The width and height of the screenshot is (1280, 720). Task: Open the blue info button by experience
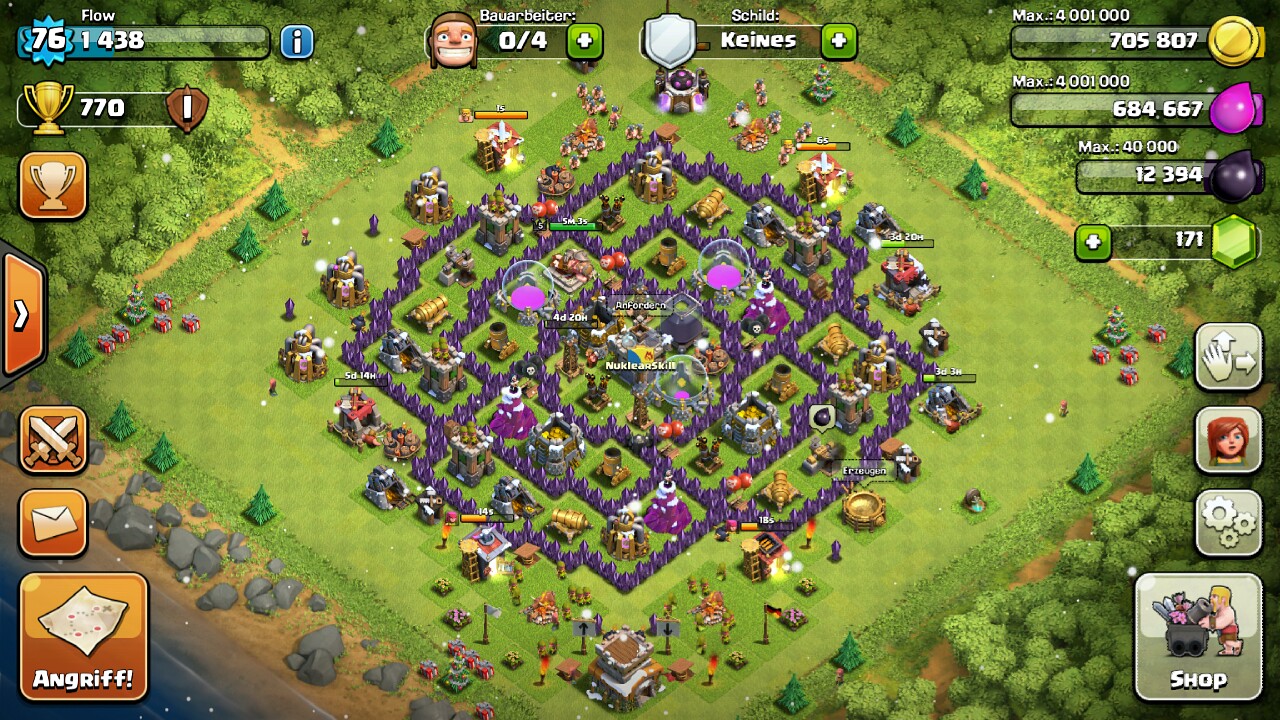click(296, 41)
